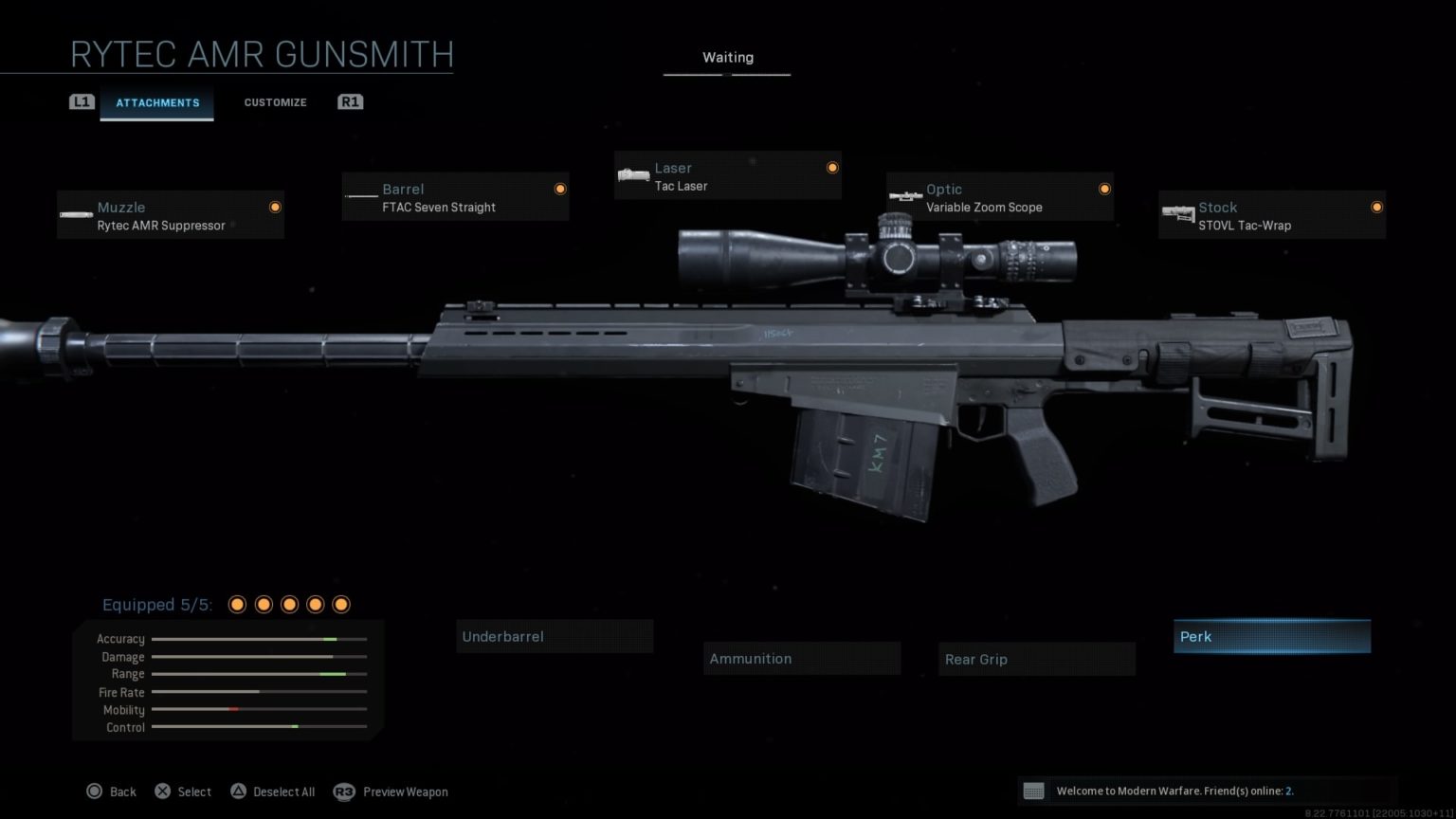1456x819 pixels.
Task: Select the Attachments tab
Action: 157,103
